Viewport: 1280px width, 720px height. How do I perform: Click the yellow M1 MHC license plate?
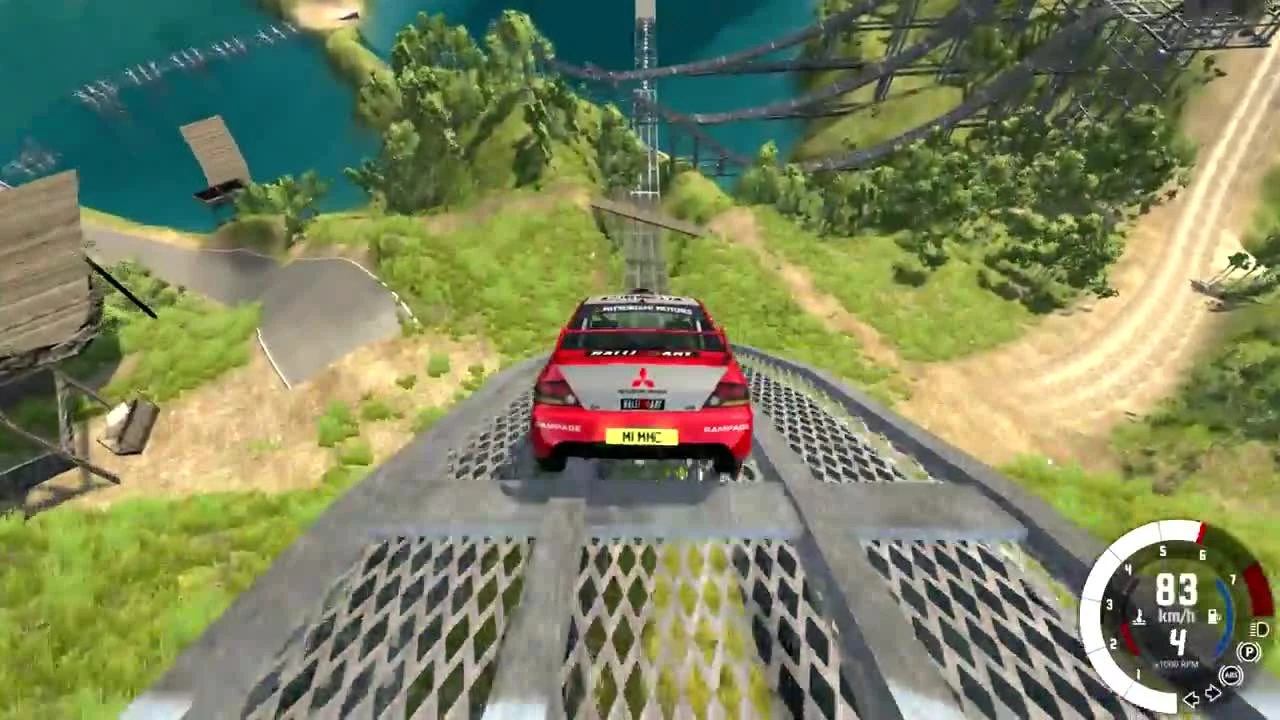click(x=642, y=437)
